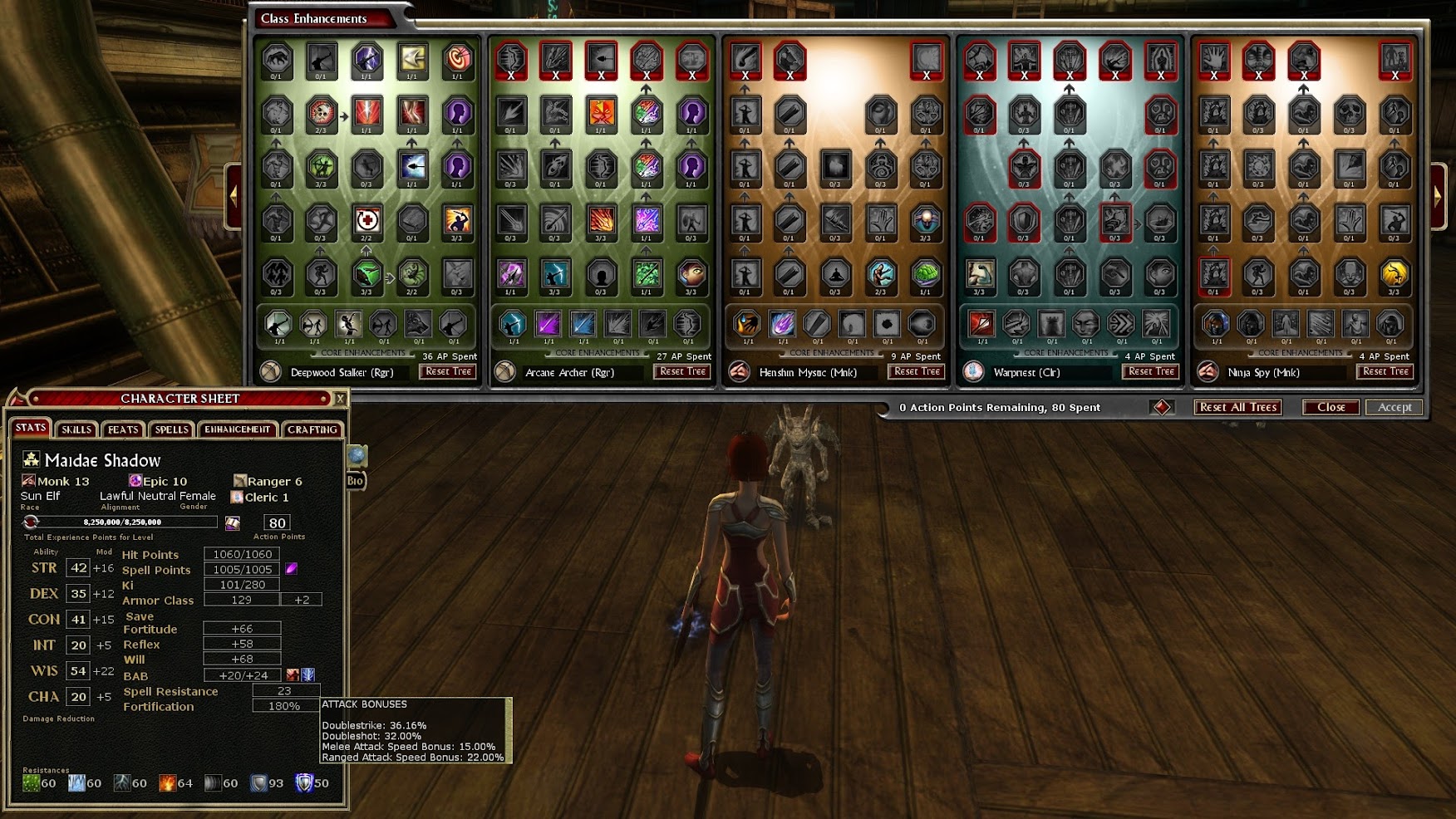Screen dimensions: 1456x819
Task: Close the Class Enhancements window
Action: click(1331, 407)
